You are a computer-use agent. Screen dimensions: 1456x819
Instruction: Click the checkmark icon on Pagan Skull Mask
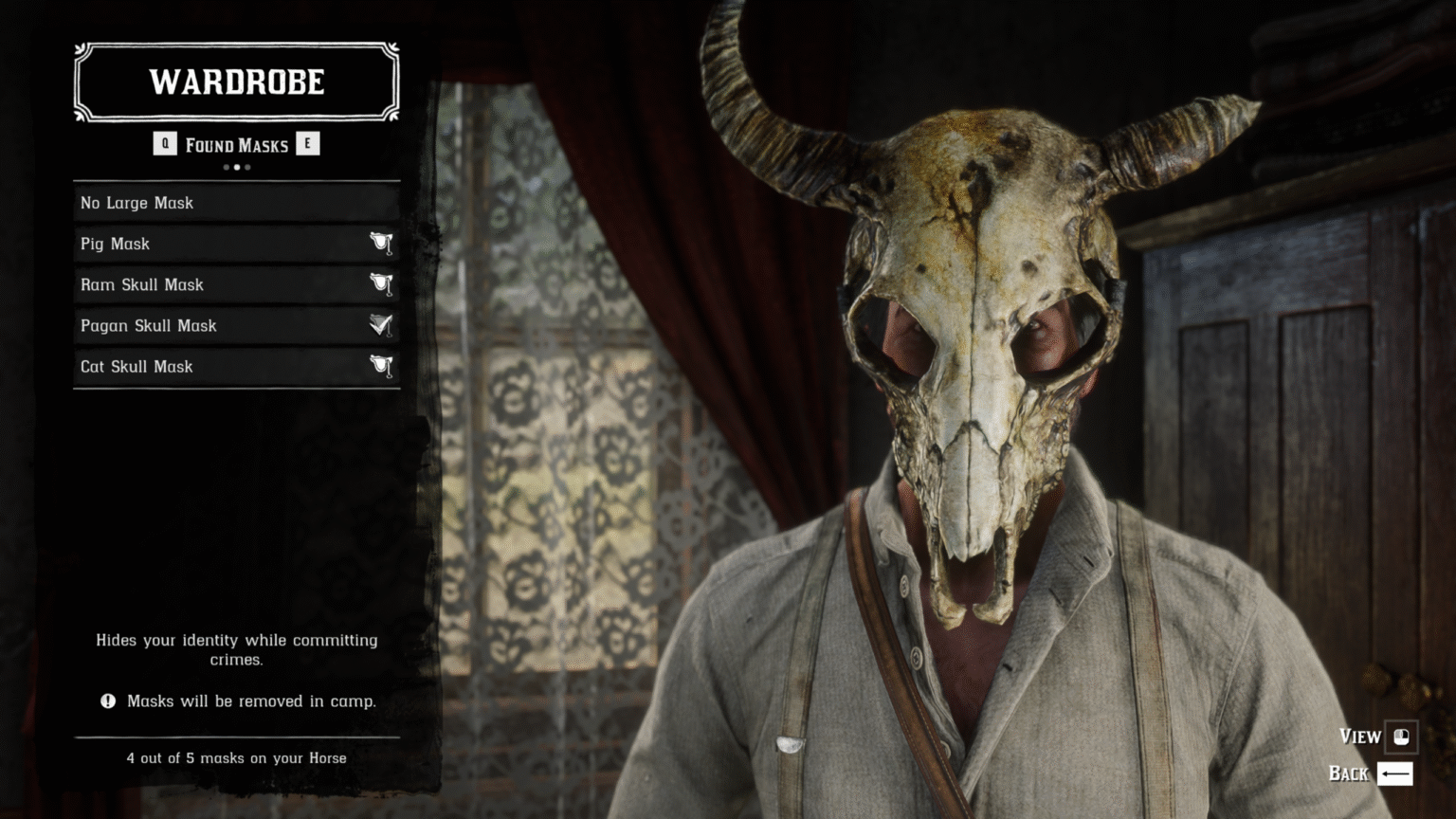click(x=379, y=325)
